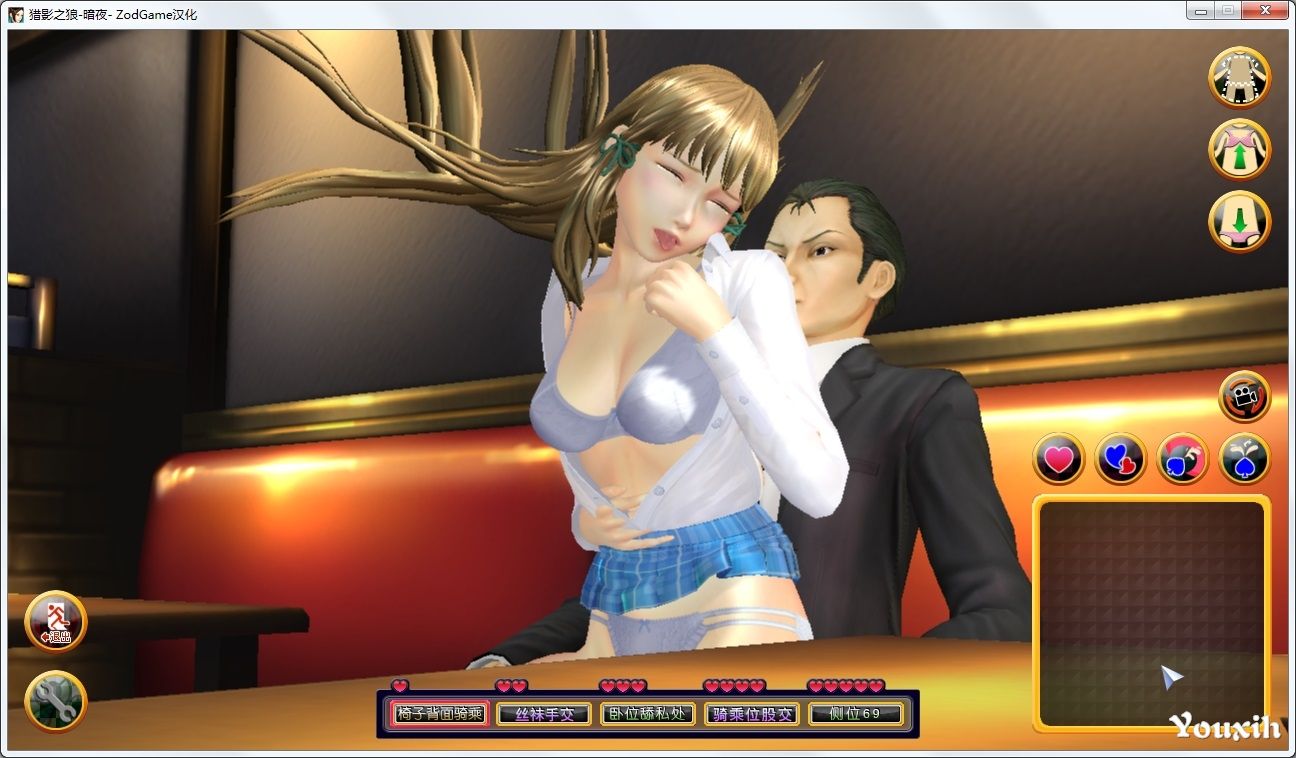Select the pink heart icon

click(1058, 459)
